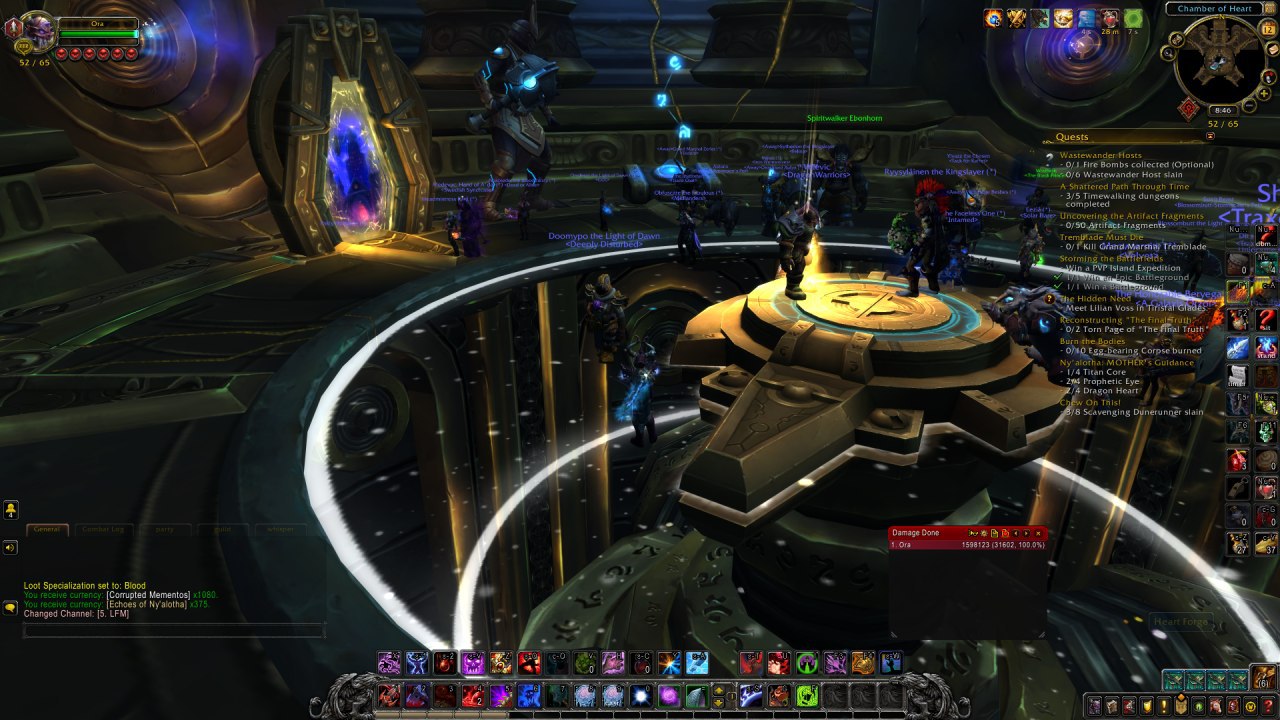1280x720 pixels.
Task: Activate the purple skull ability
Action: pos(472,663)
